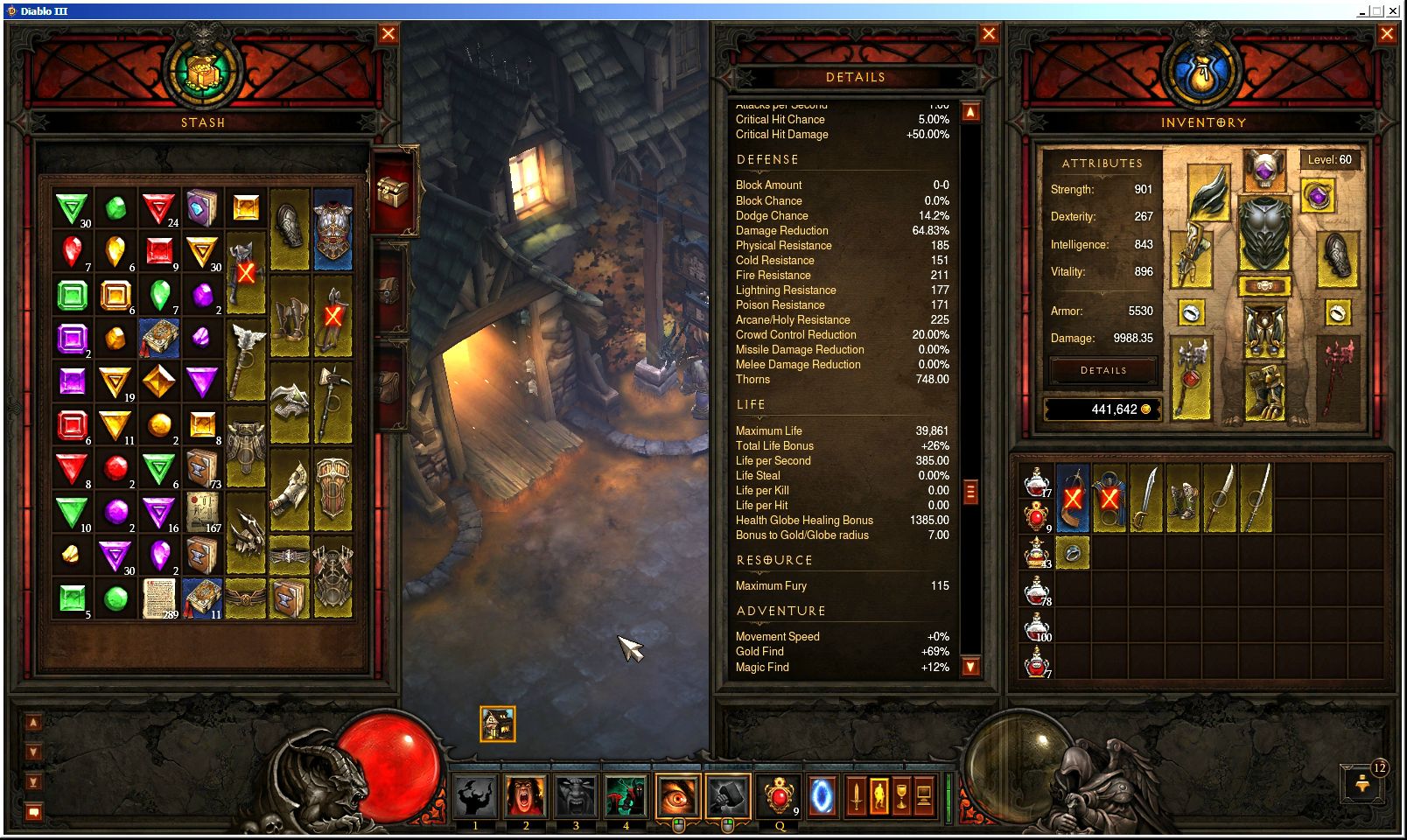The height and width of the screenshot is (840, 1407).
Task: Cast the blue Town Portal
Action: click(822, 797)
